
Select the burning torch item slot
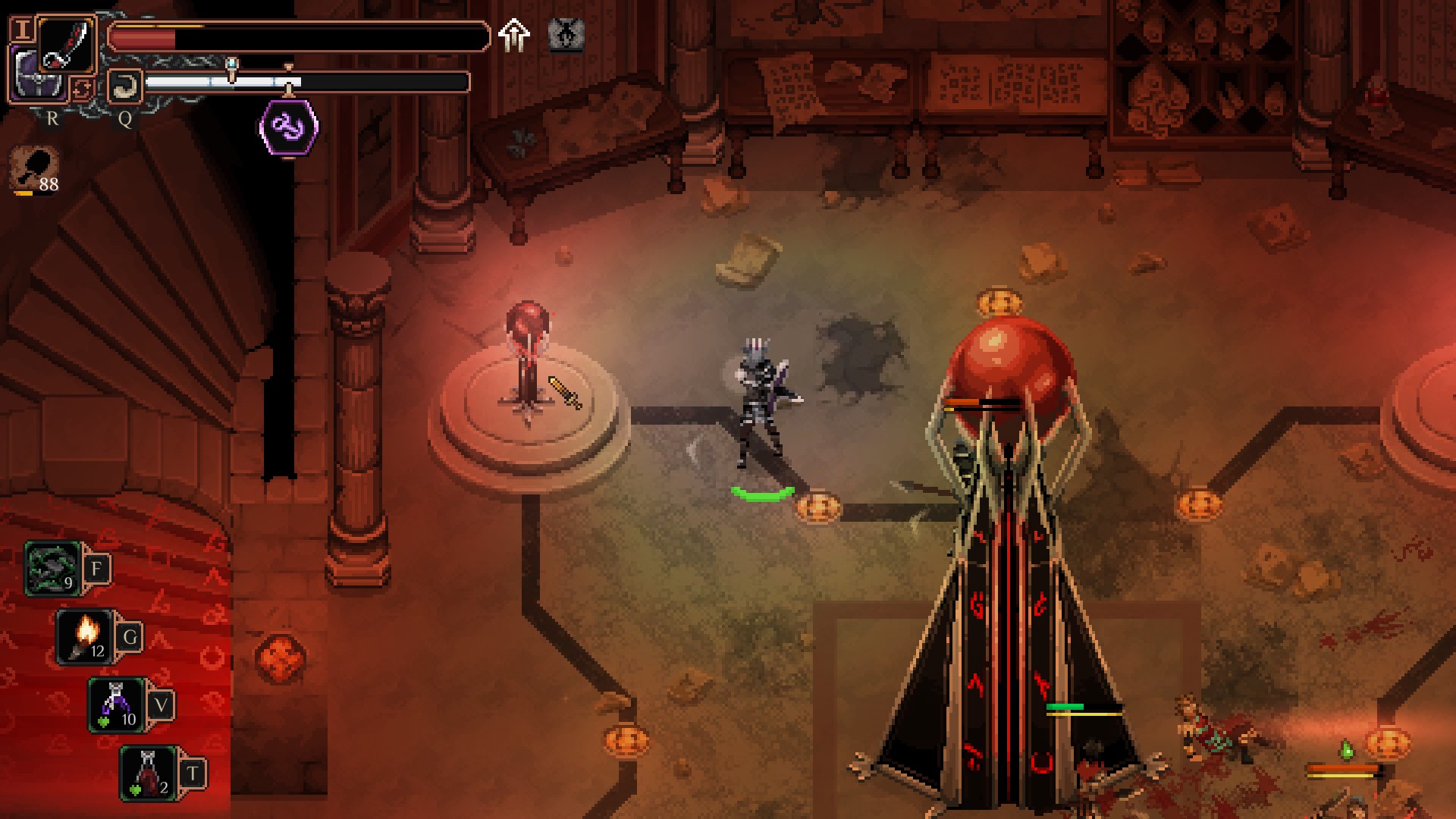(85, 637)
